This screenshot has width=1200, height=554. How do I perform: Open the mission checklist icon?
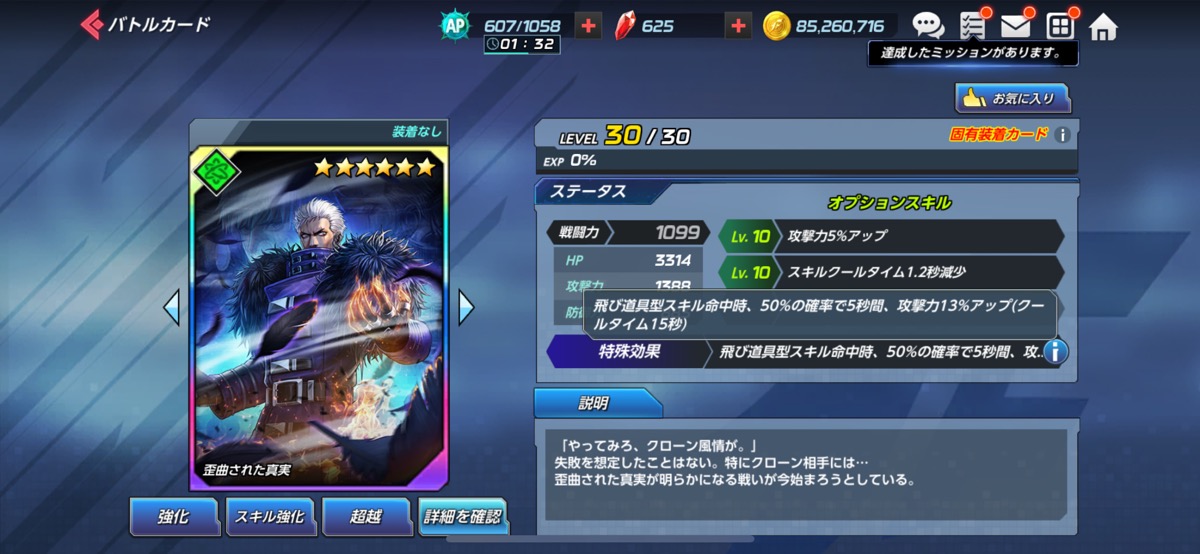972,26
